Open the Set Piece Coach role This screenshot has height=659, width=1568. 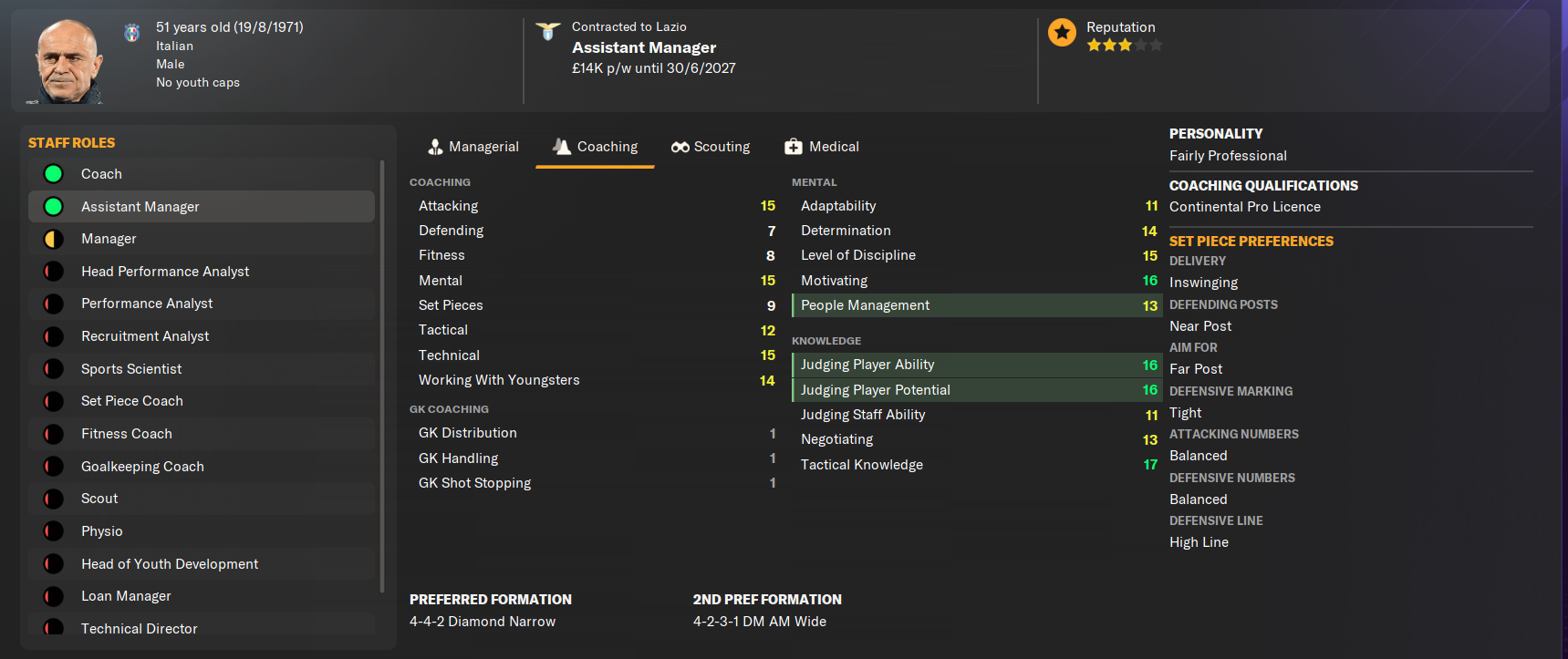coord(132,401)
